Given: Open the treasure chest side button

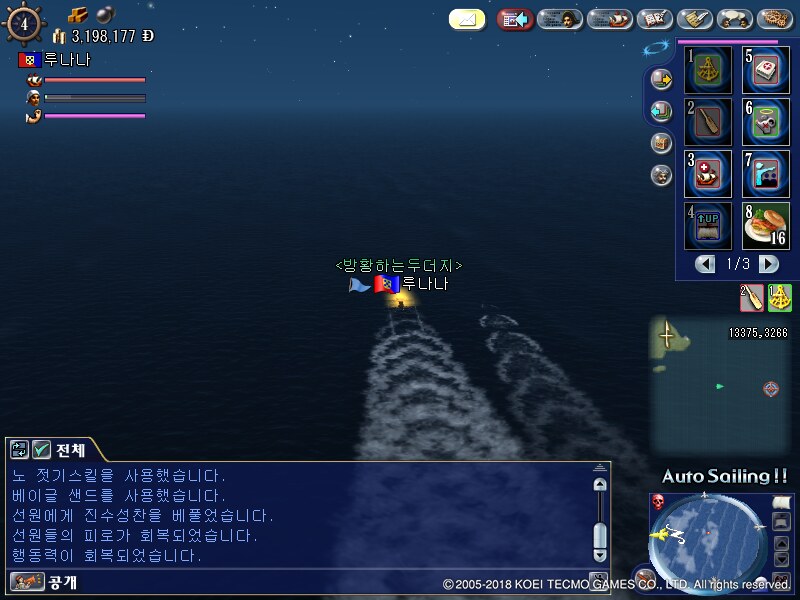Looking at the screenshot, I should click(661, 143).
